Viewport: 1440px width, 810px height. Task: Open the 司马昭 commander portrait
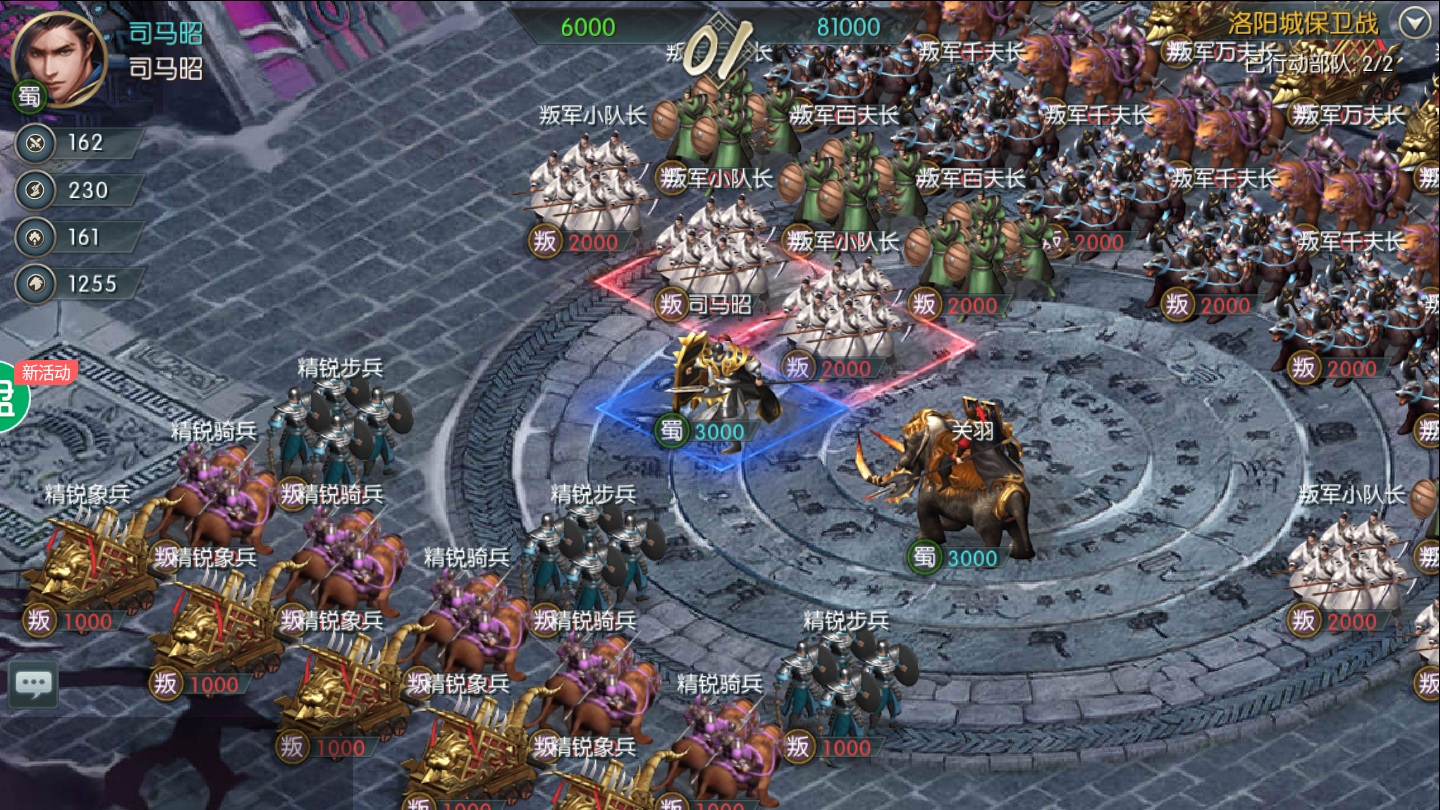pos(58,57)
